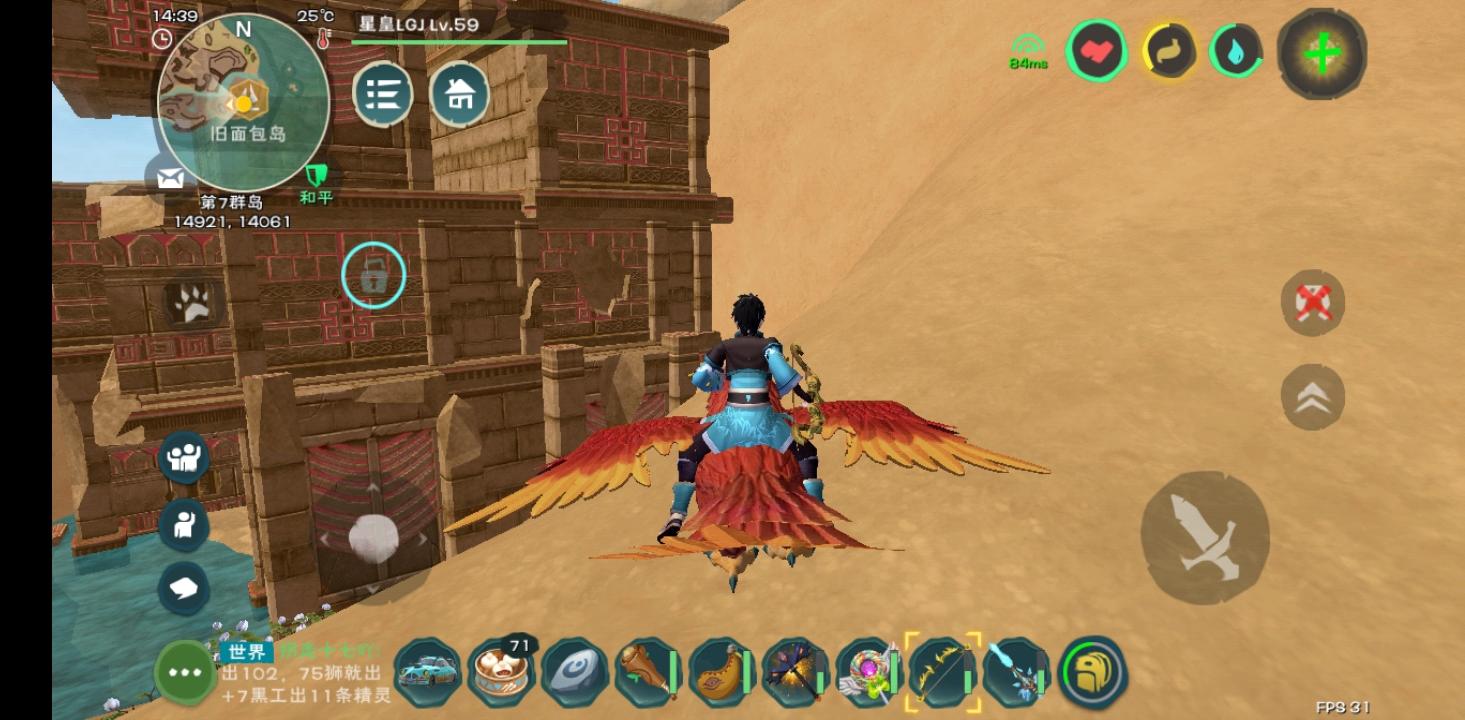
Task: Tap the double up-arrow jump button
Action: pyautogui.click(x=1312, y=397)
